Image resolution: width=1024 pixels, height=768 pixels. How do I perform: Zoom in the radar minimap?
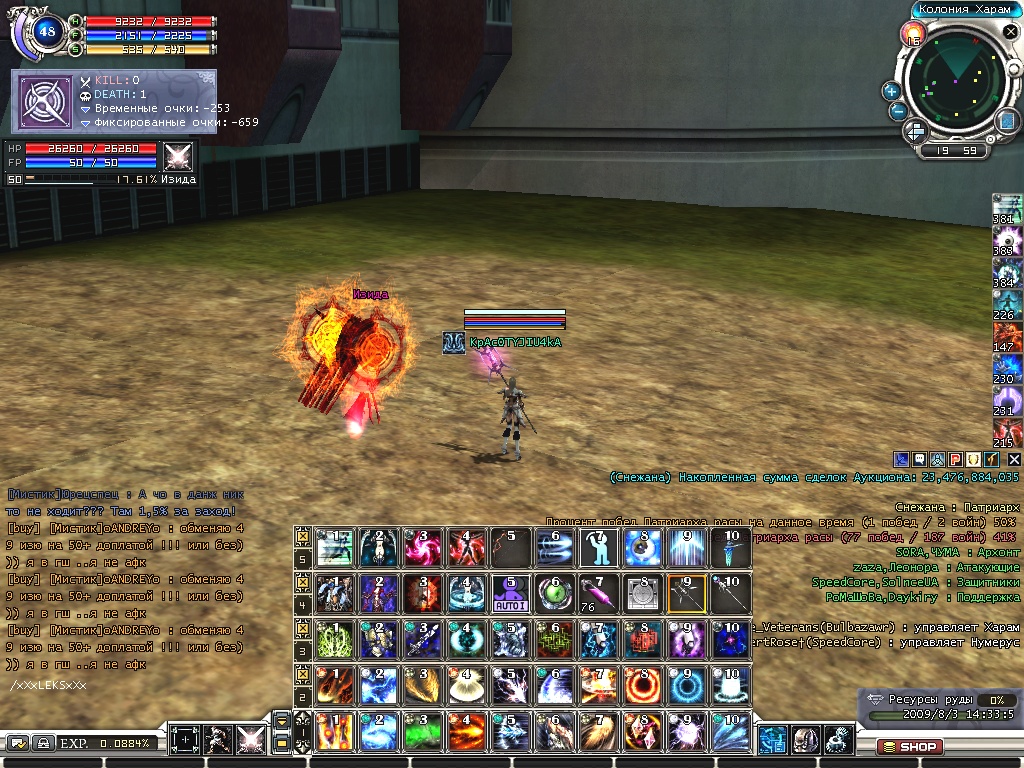pos(891,90)
